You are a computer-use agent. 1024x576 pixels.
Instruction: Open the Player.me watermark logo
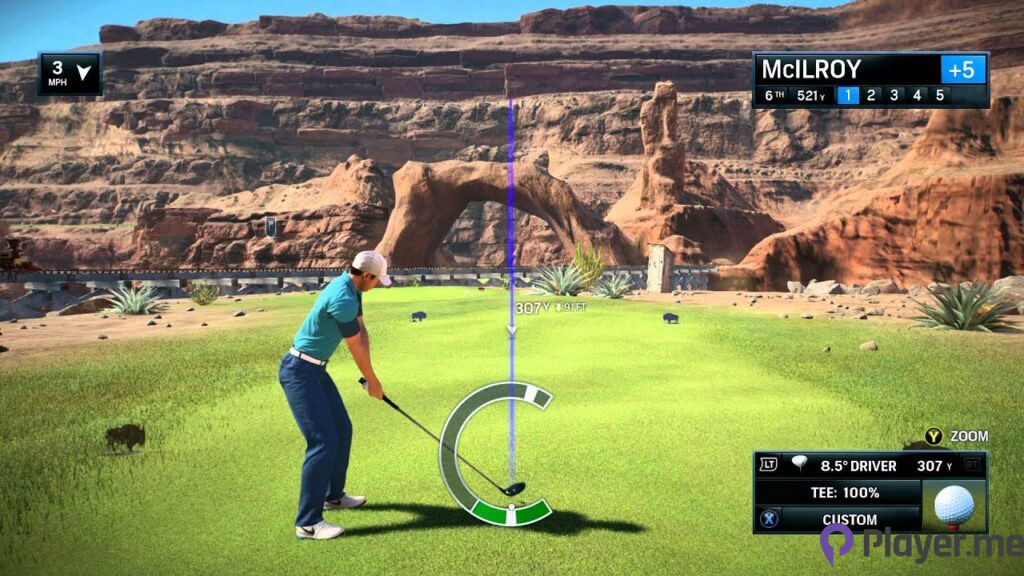(918, 543)
